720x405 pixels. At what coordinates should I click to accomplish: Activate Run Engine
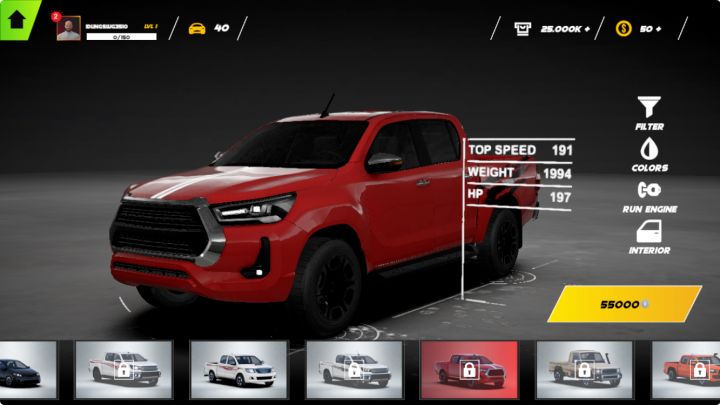649,194
